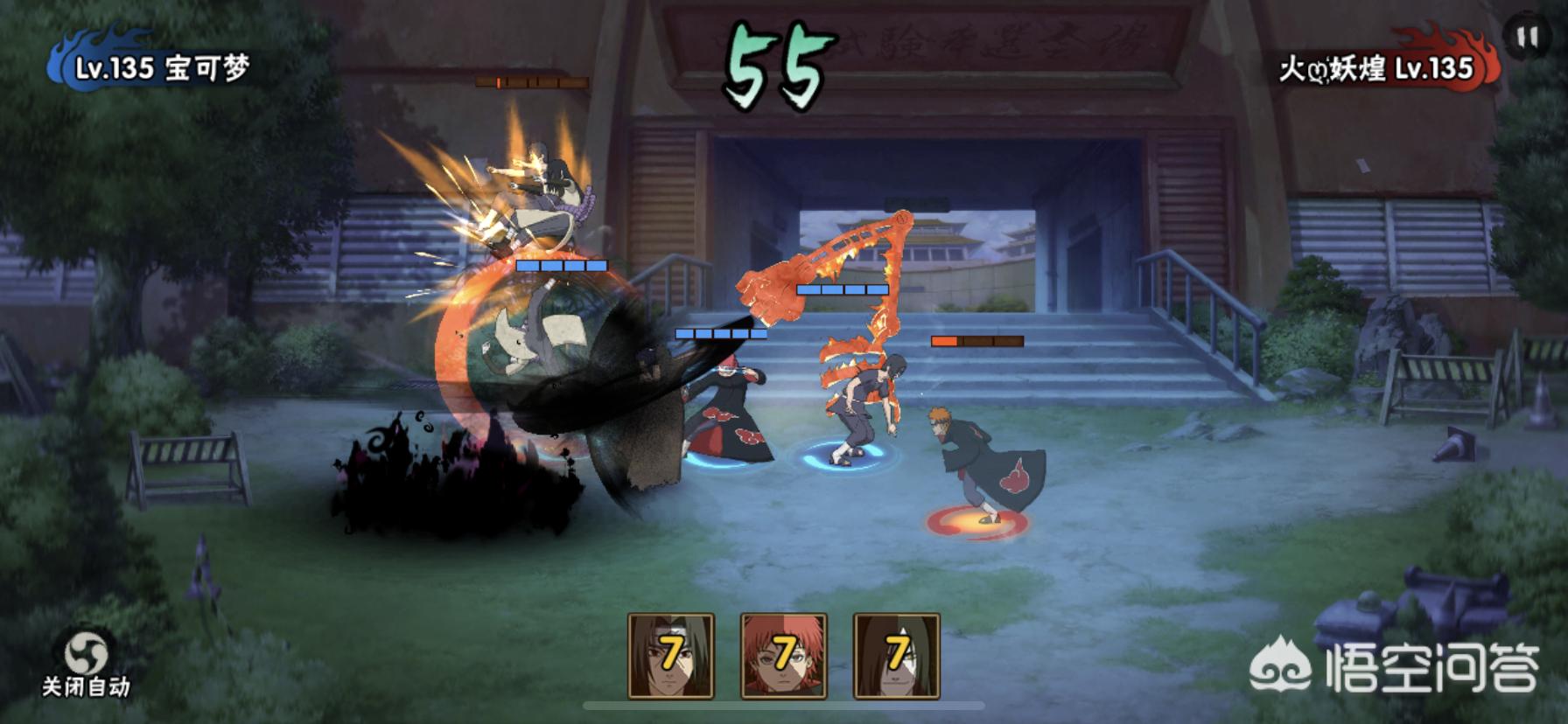Toggle the 关闭自动 auto-battle button
Screen dimensions: 1568x724
tap(86, 665)
